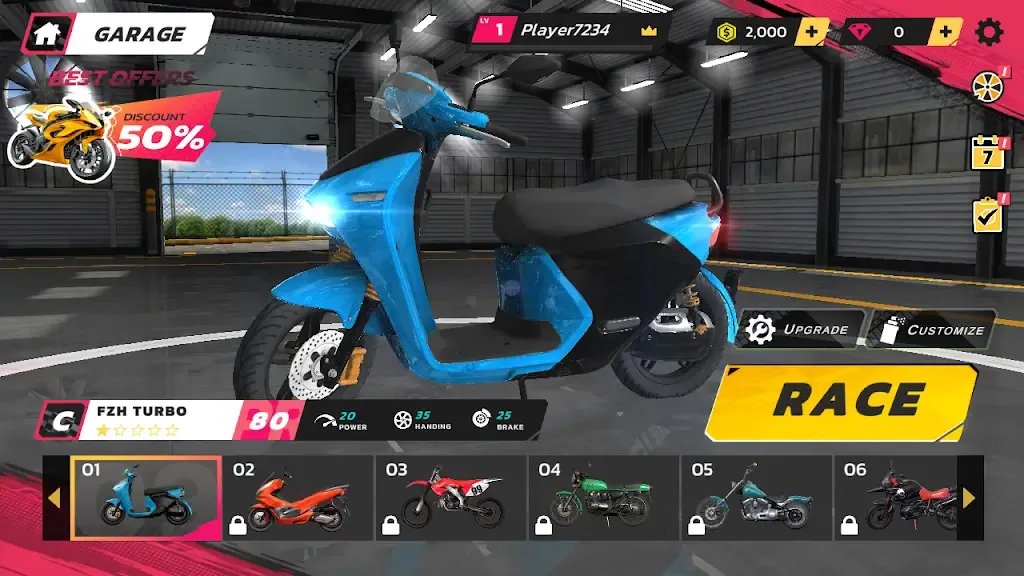The height and width of the screenshot is (576, 1024).
Task: Show previous bikes with left arrow
Action: (55, 498)
